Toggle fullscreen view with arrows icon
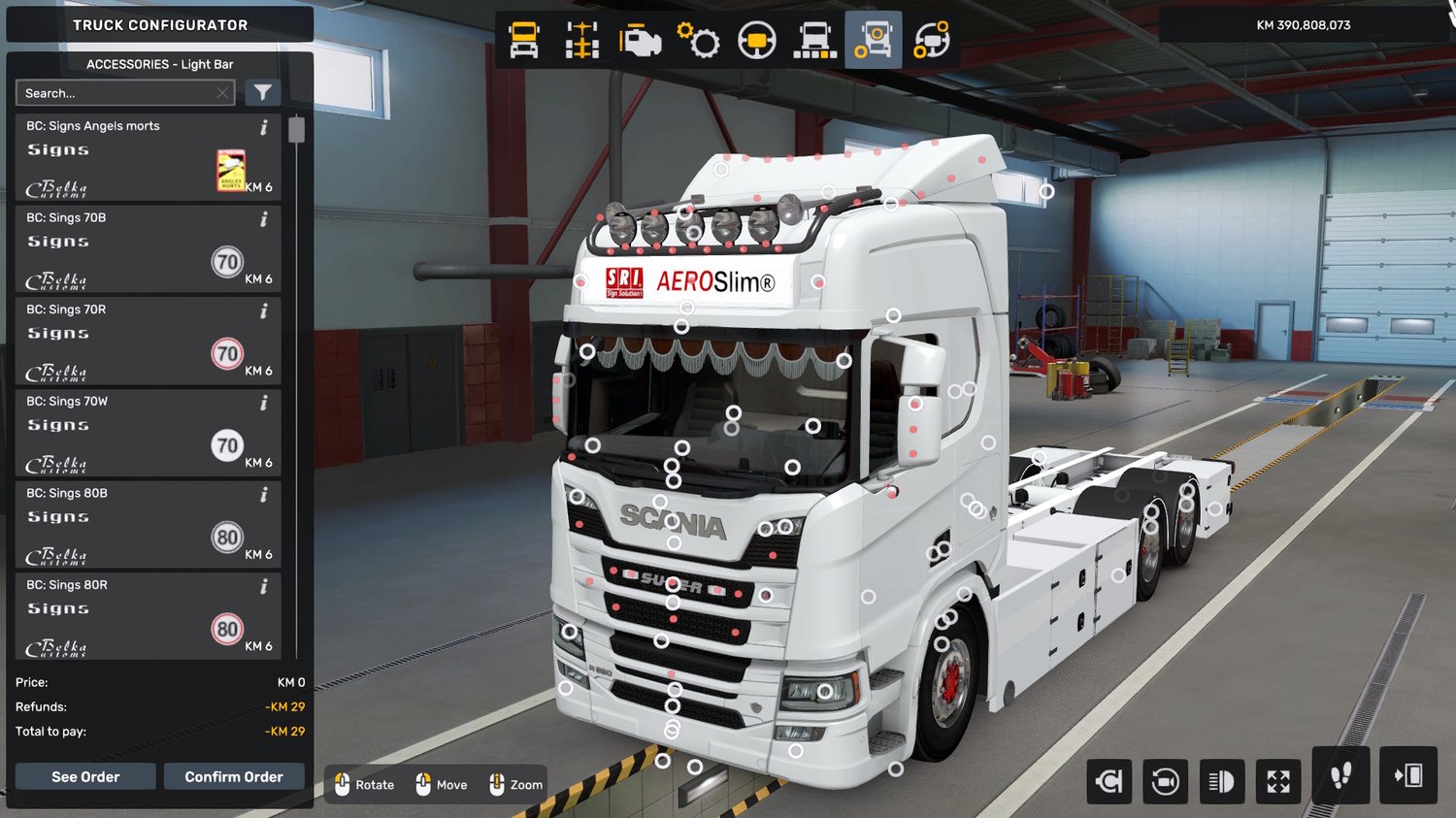This screenshot has width=1456, height=818. click(x=1278, y=780)
